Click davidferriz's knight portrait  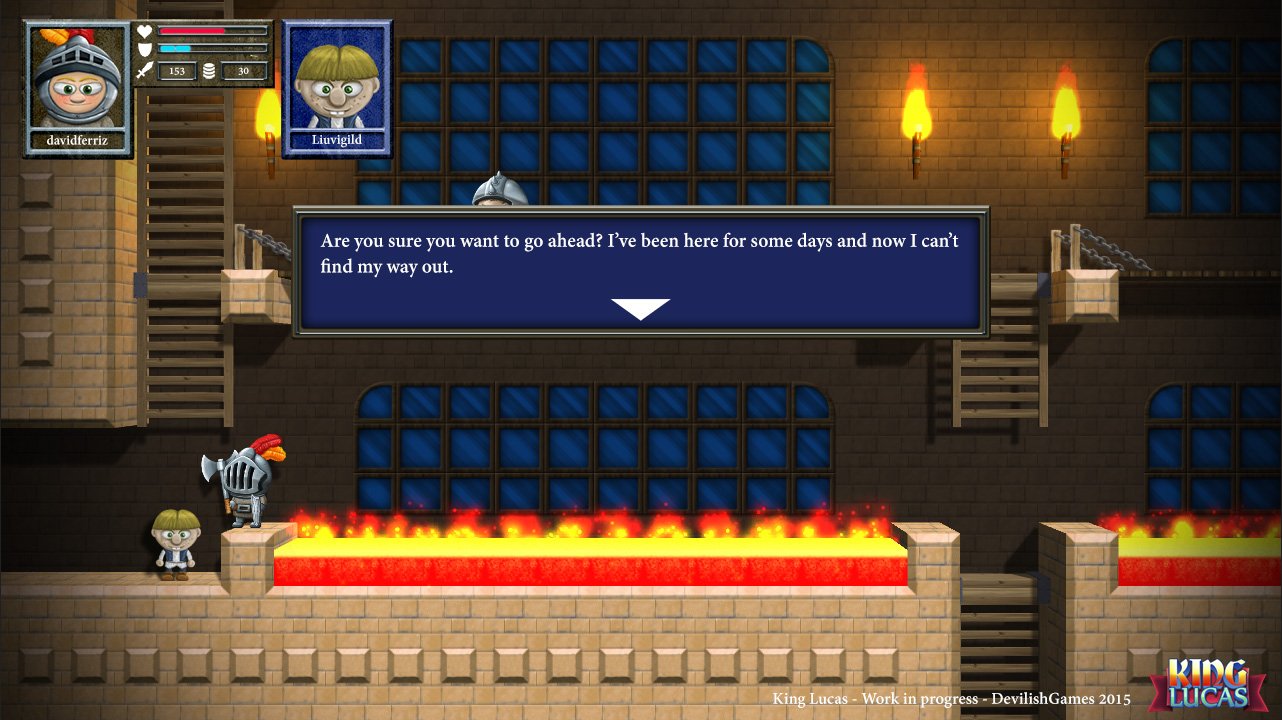tap(77, 80)
